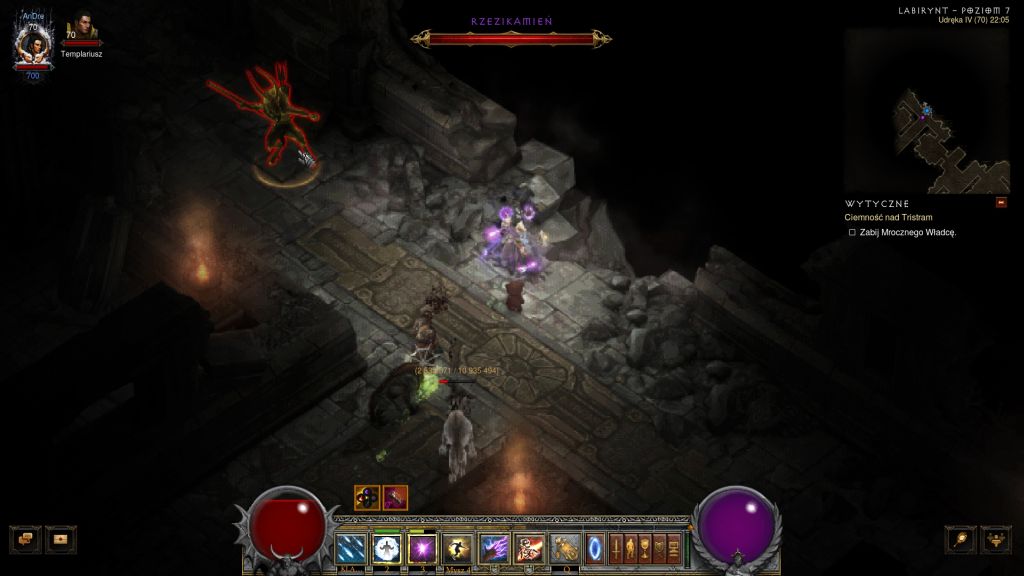Open the blue town portal
The image size is (1024, 576).
pyautogui.click(x=596, y=548)
